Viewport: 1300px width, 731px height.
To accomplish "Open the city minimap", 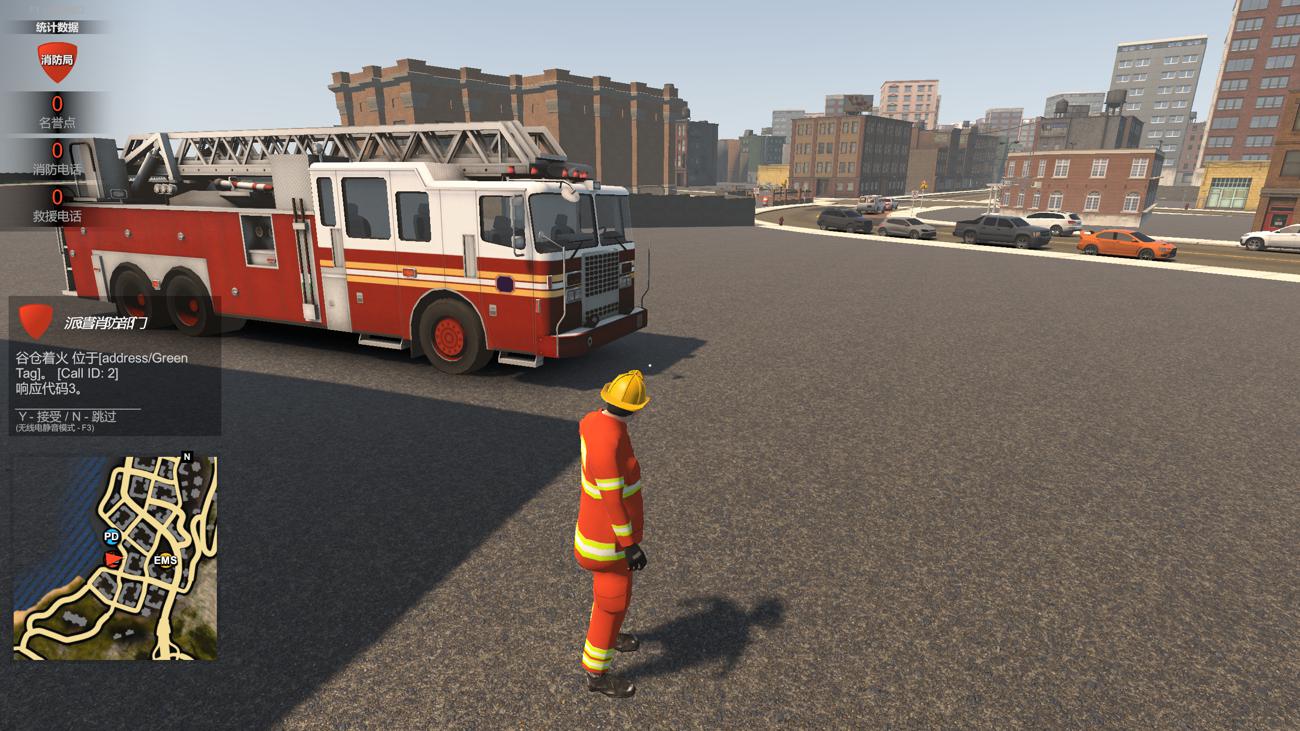I will pyautogui.click(x=115, y=558).
